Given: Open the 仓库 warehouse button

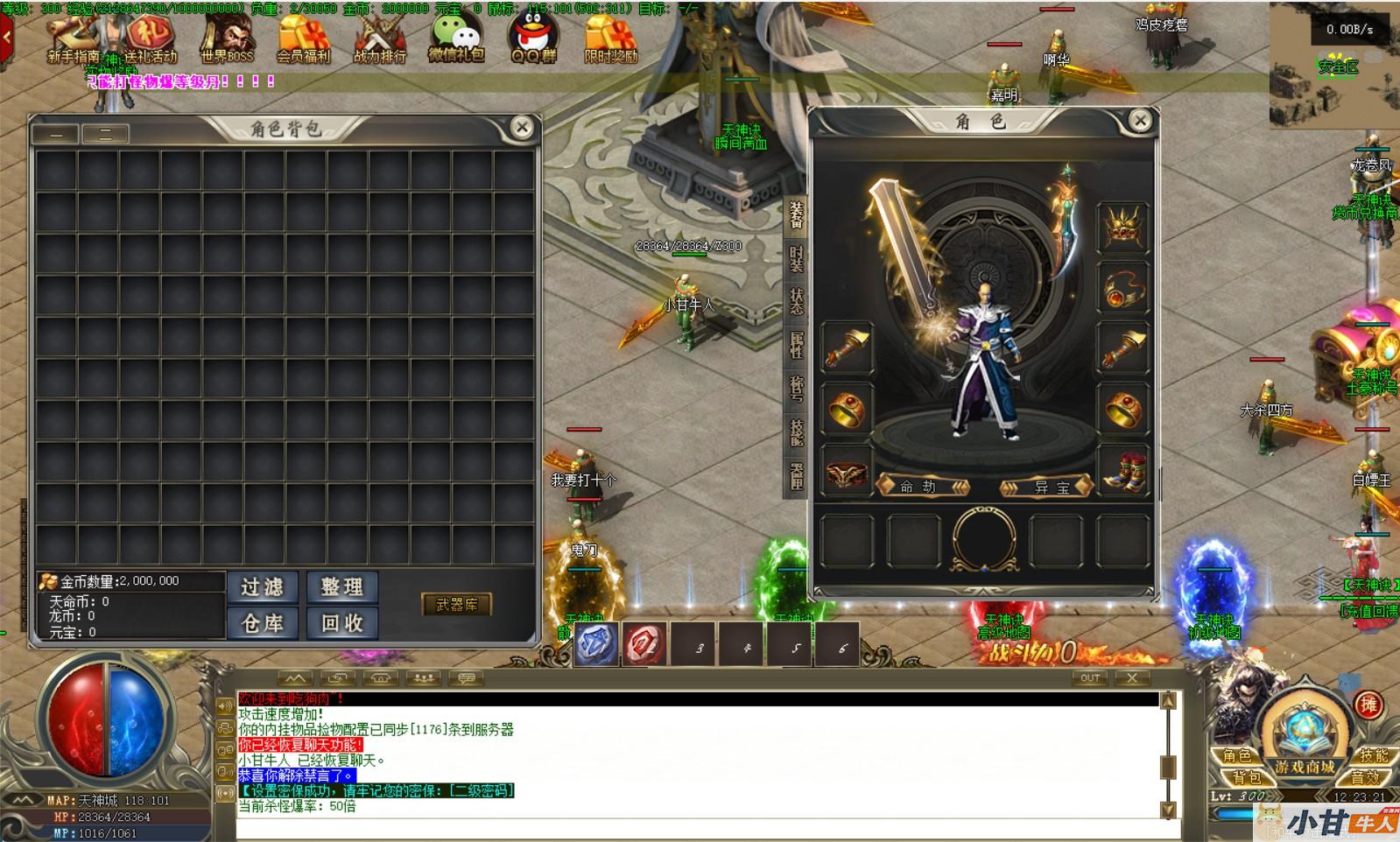Looking at the screenshot, I should [263, 623].
